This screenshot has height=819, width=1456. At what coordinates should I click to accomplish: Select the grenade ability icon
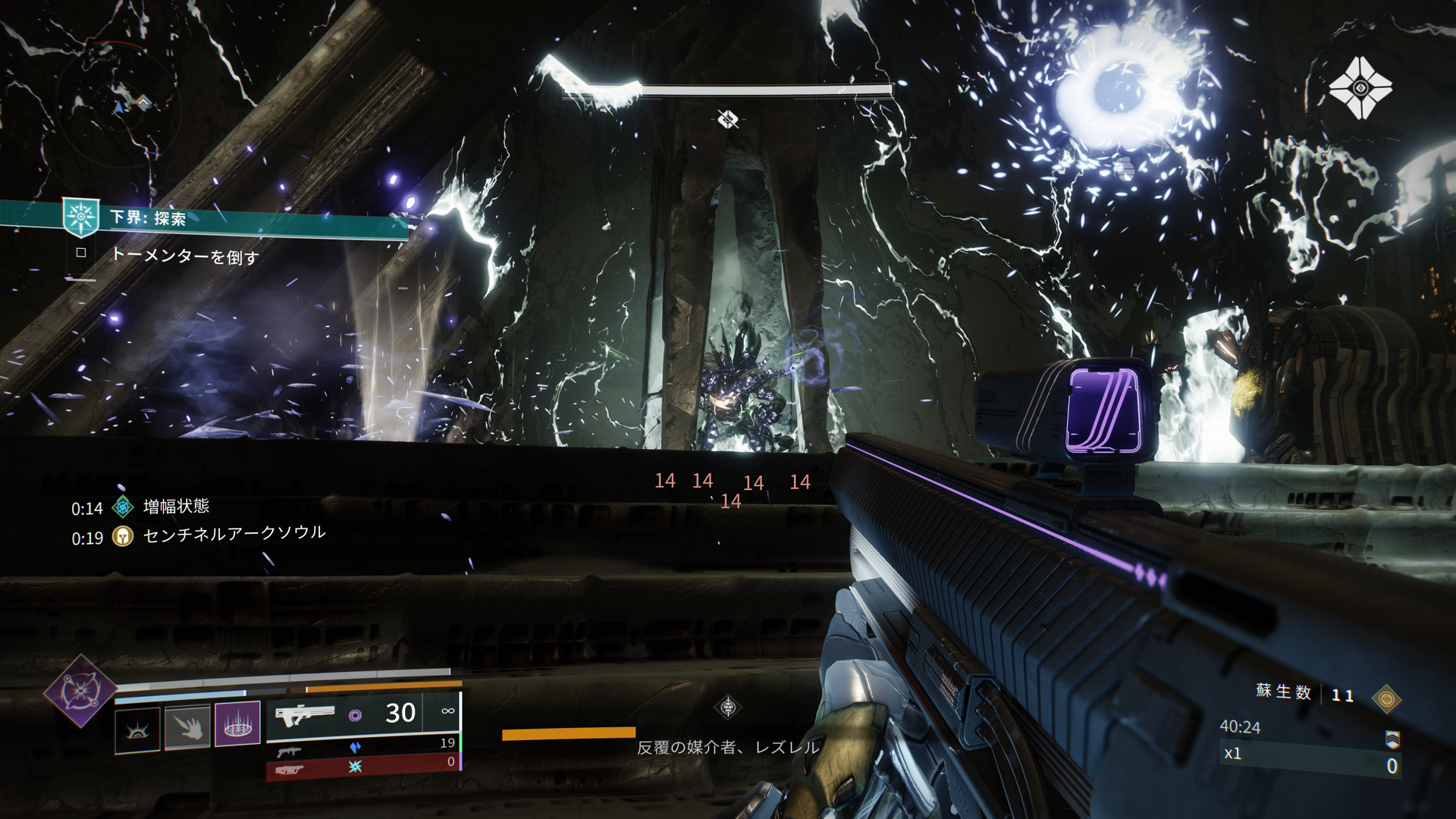(x=137, y=730)
